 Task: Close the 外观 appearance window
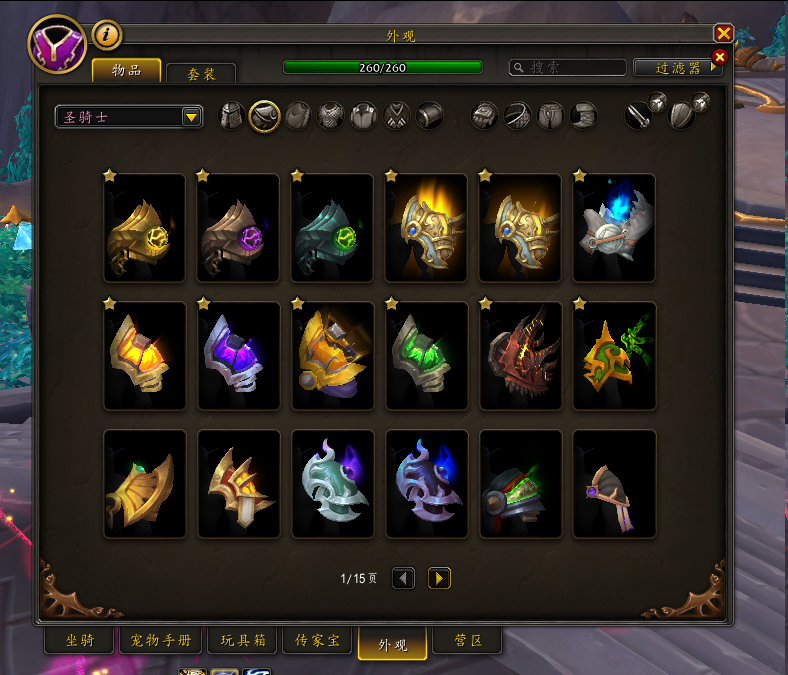click(724, 33)
